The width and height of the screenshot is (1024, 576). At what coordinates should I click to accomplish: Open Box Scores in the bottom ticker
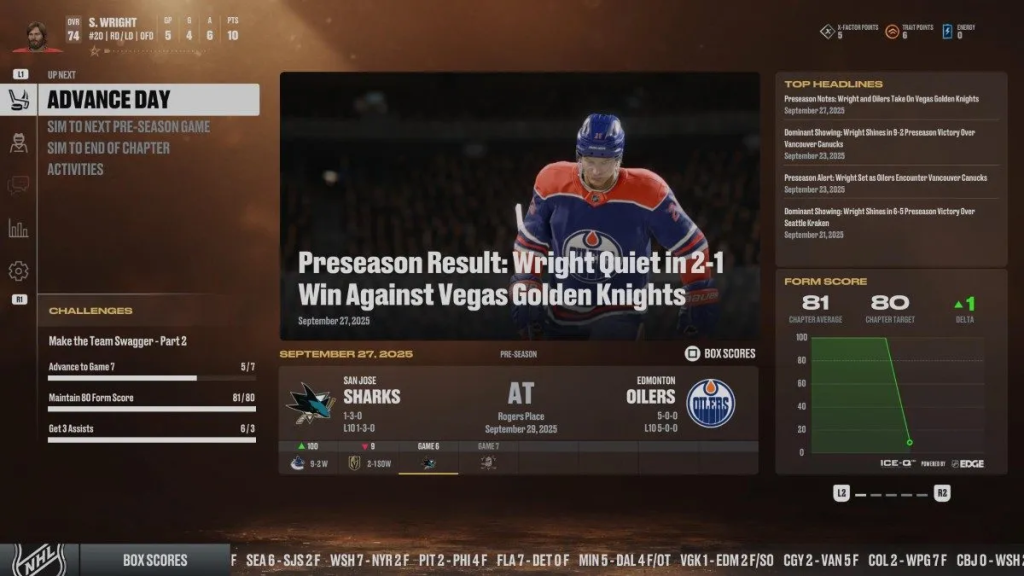pos(155,560)
